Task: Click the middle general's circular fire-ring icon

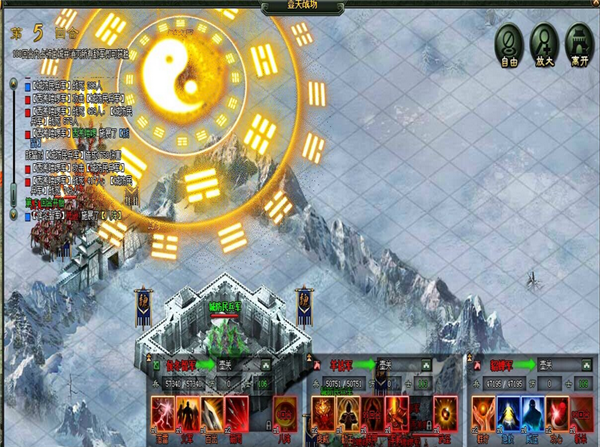Action: pyautogui.click(x=446, y=411)
